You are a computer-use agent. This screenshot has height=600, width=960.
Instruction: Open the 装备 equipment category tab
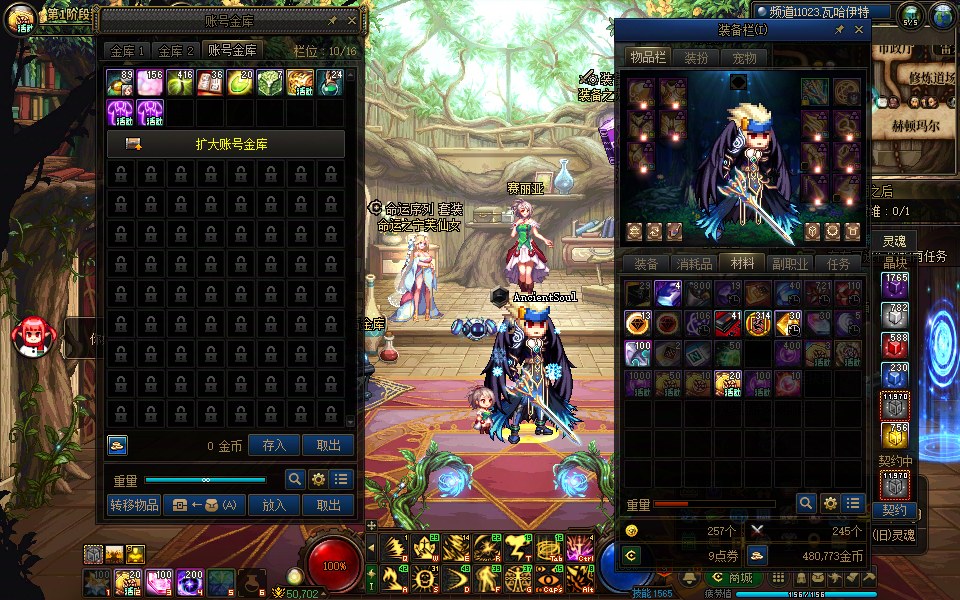coord(646,264)
